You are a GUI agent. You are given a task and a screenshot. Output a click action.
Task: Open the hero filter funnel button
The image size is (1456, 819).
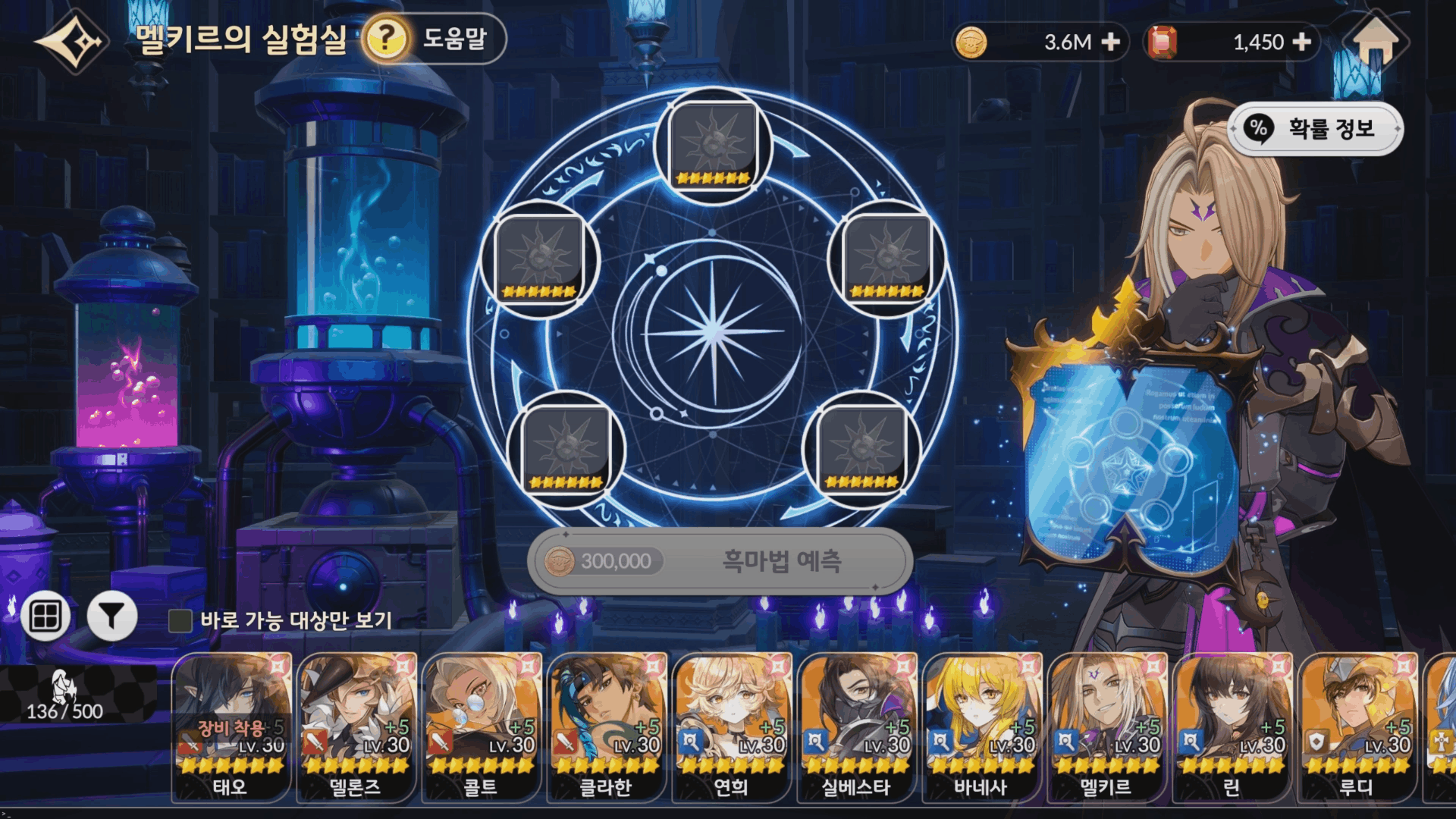pos(112,617)
